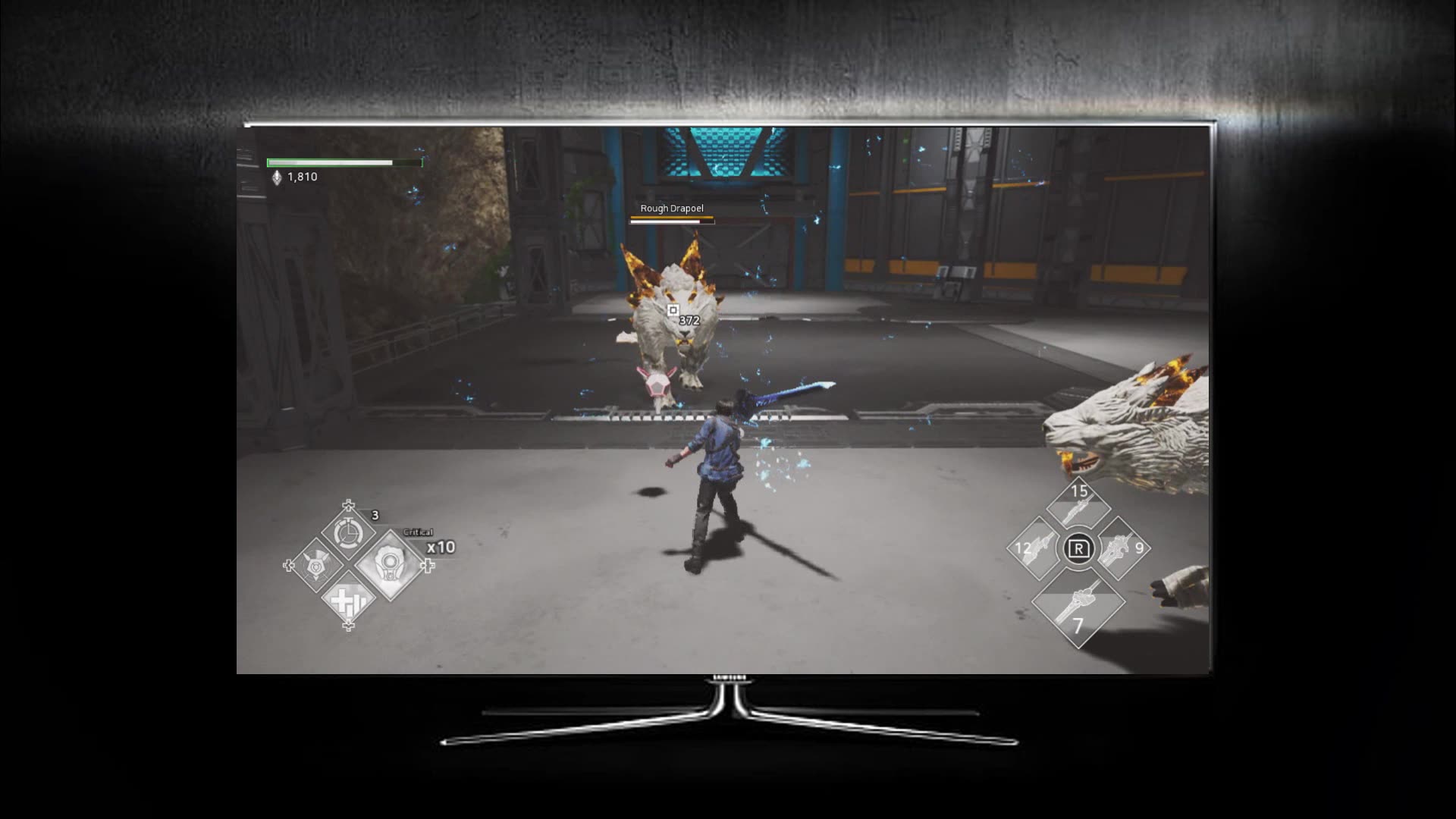Select the crest shield skill on the left diamond

pyautogui.click(x=315, y=566)
